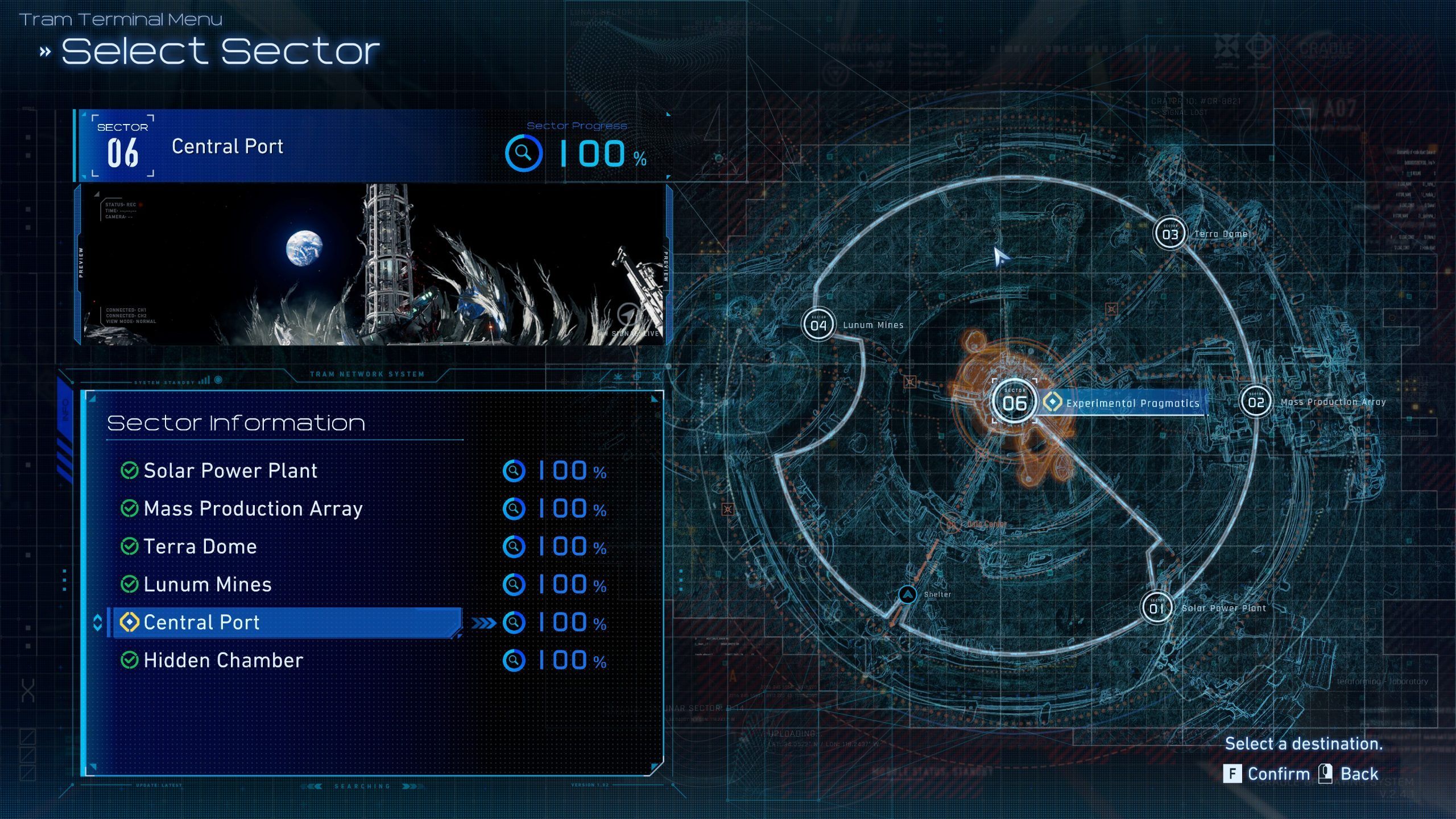Click the Experimental Pragmatics map label
1456x819 pixels.
pos(1132,403)
